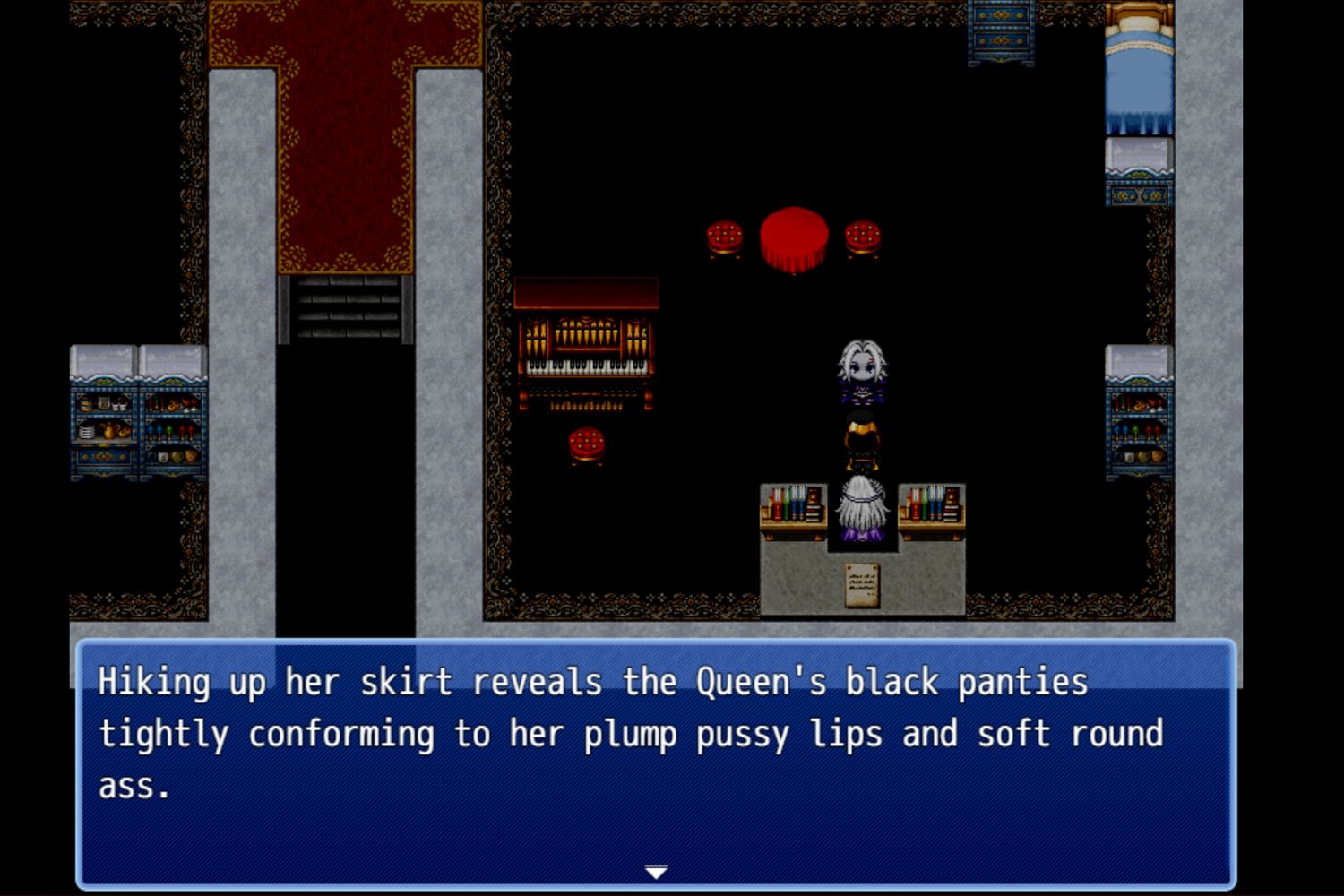Screen dimensions: 1344x896
Task: Click the red ornate carpet
Action: [345, 143]
